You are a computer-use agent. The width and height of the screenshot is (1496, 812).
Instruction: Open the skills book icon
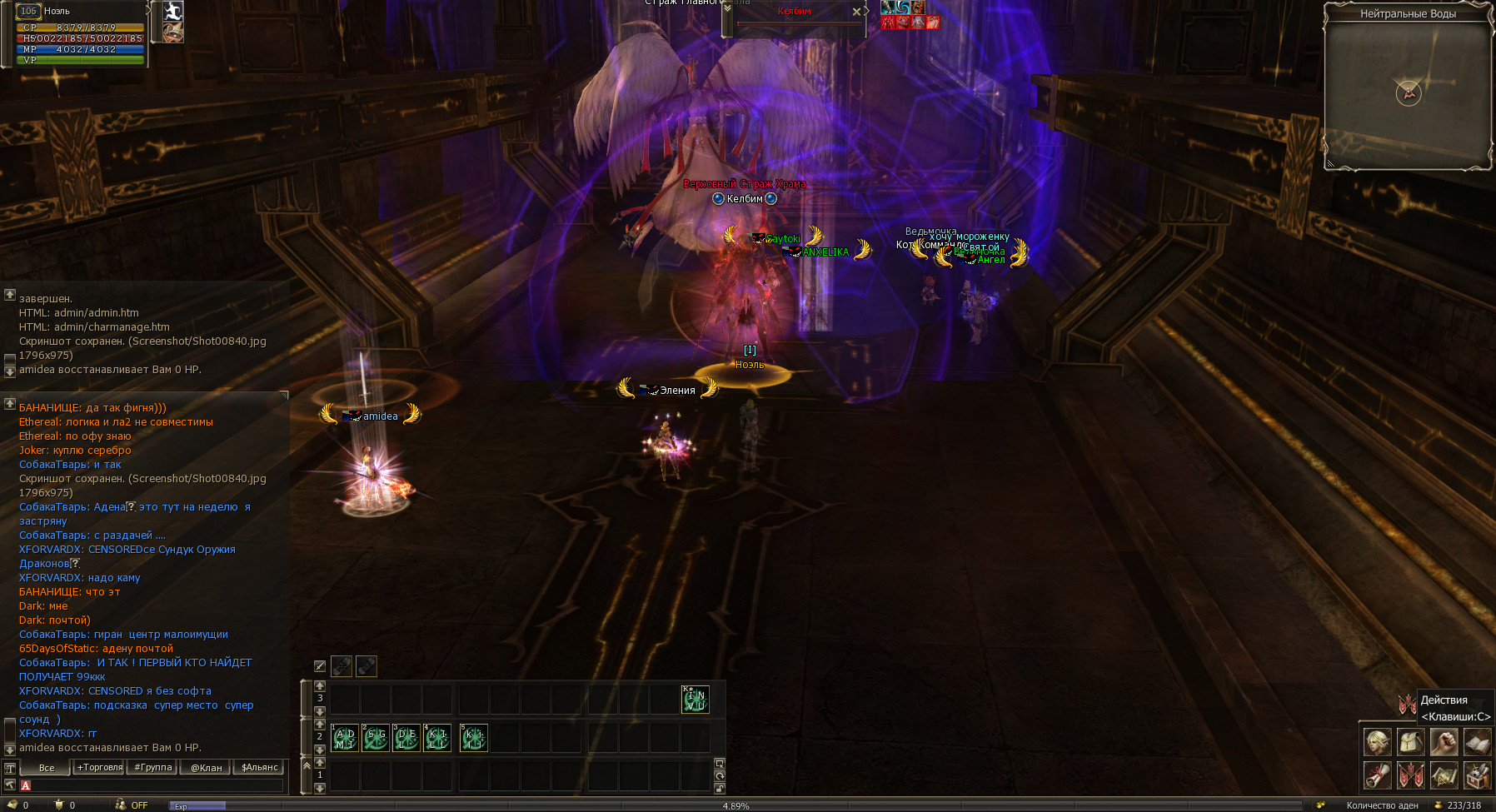(1477, 741)
